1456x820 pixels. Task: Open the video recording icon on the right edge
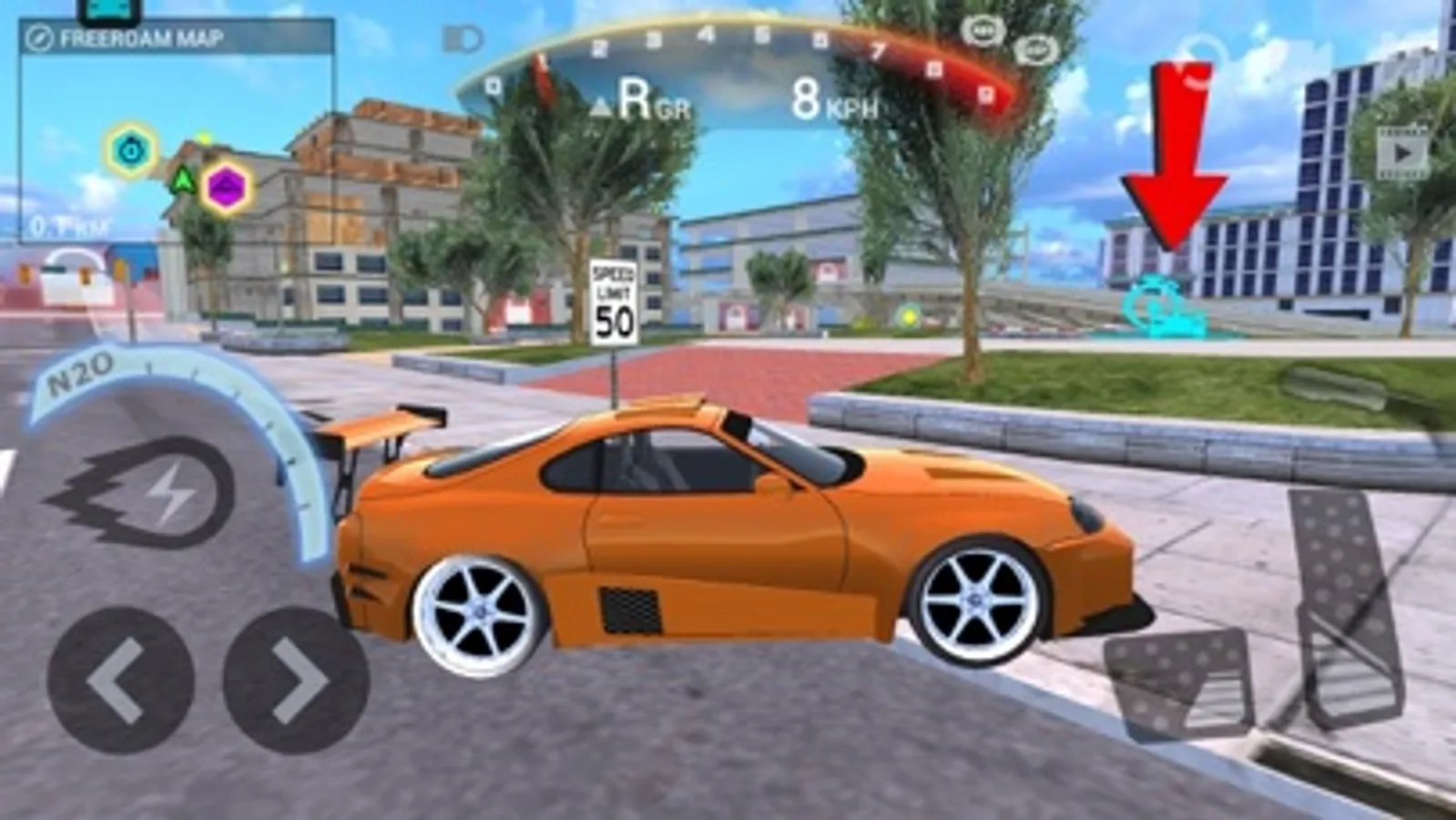(x=1400, y=153)
